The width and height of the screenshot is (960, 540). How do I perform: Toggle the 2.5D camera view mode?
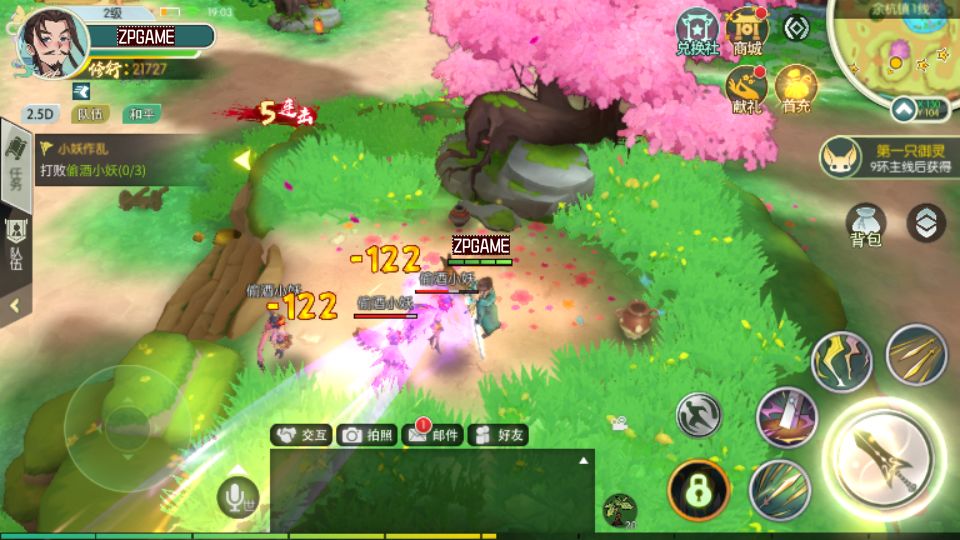coord(40,114)
